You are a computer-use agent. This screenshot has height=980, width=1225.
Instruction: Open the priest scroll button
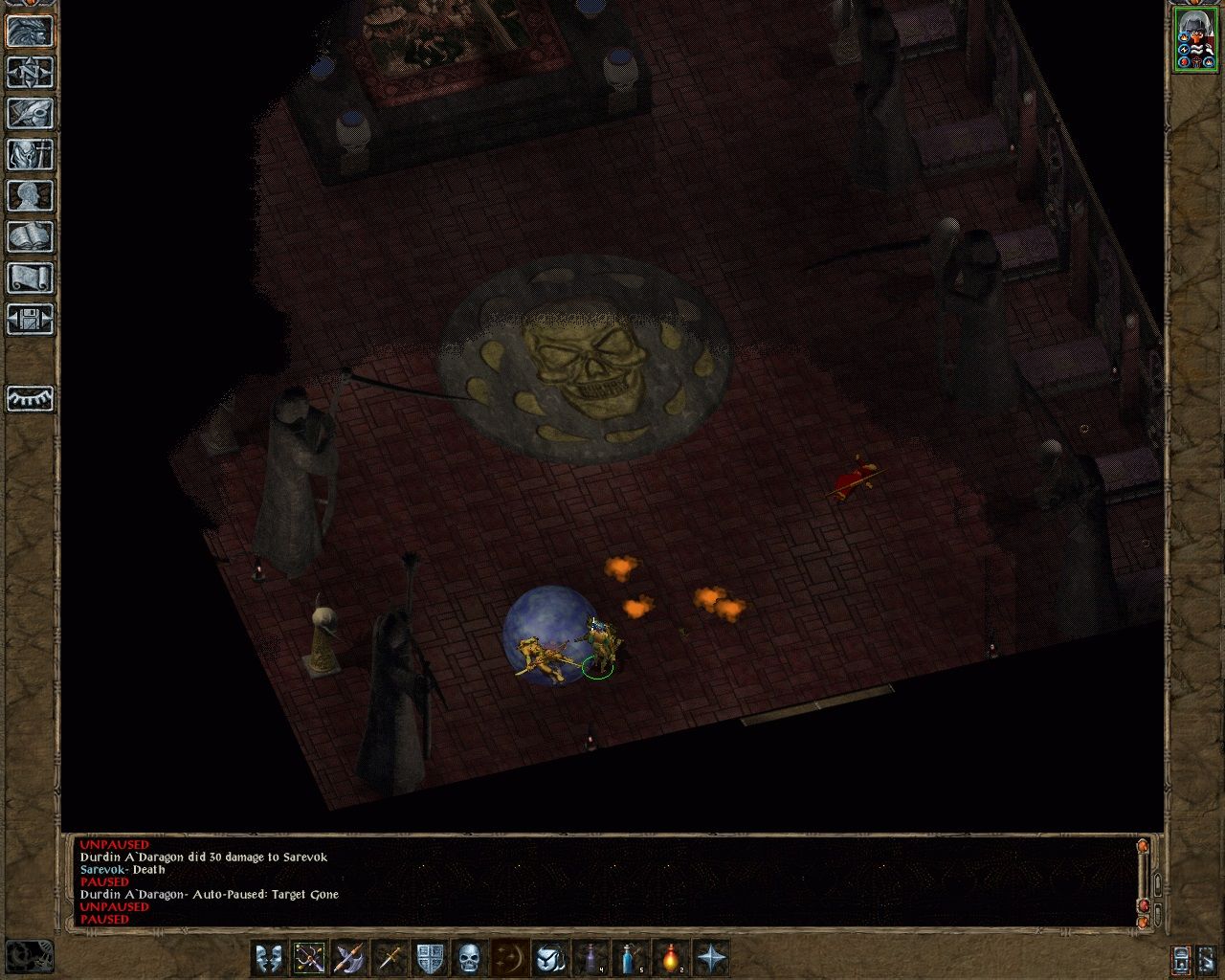tap(30, 278)
